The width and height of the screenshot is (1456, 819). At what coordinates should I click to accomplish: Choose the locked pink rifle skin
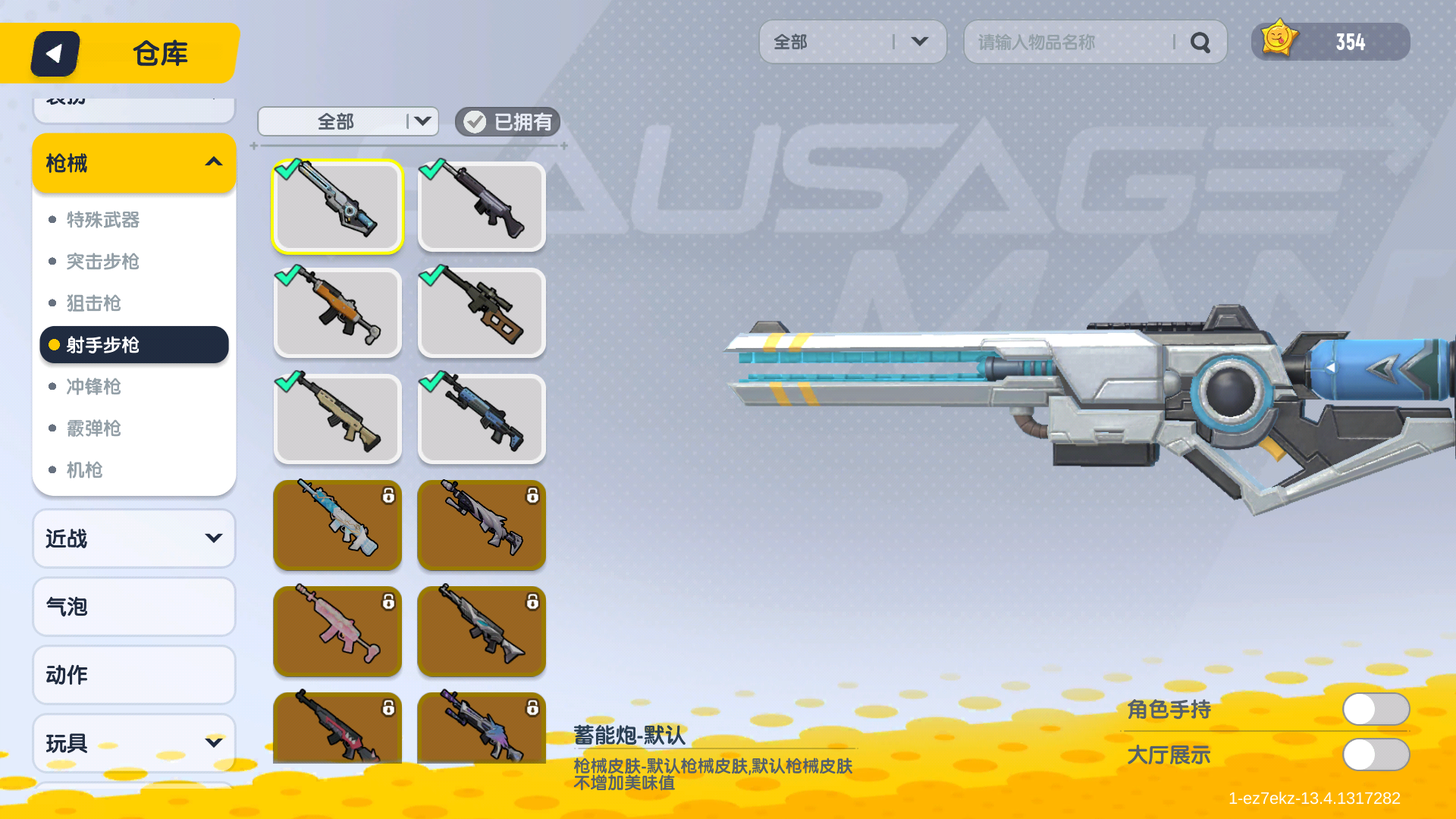tap(337, 631)
